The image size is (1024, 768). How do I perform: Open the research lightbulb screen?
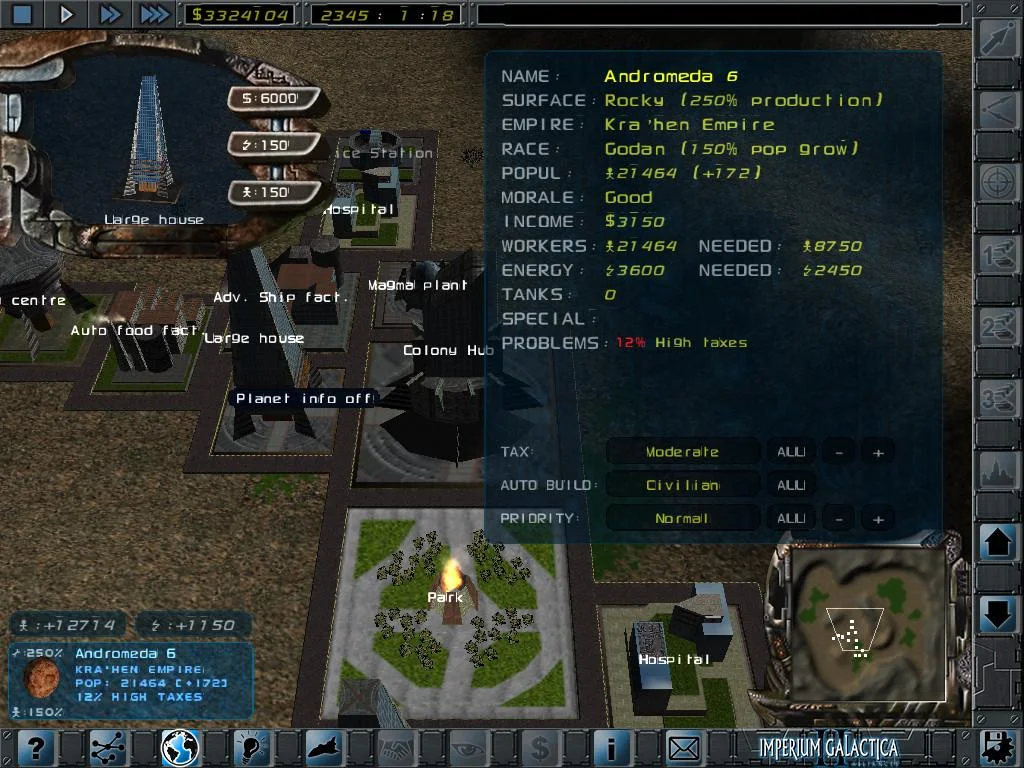(253, 747)
